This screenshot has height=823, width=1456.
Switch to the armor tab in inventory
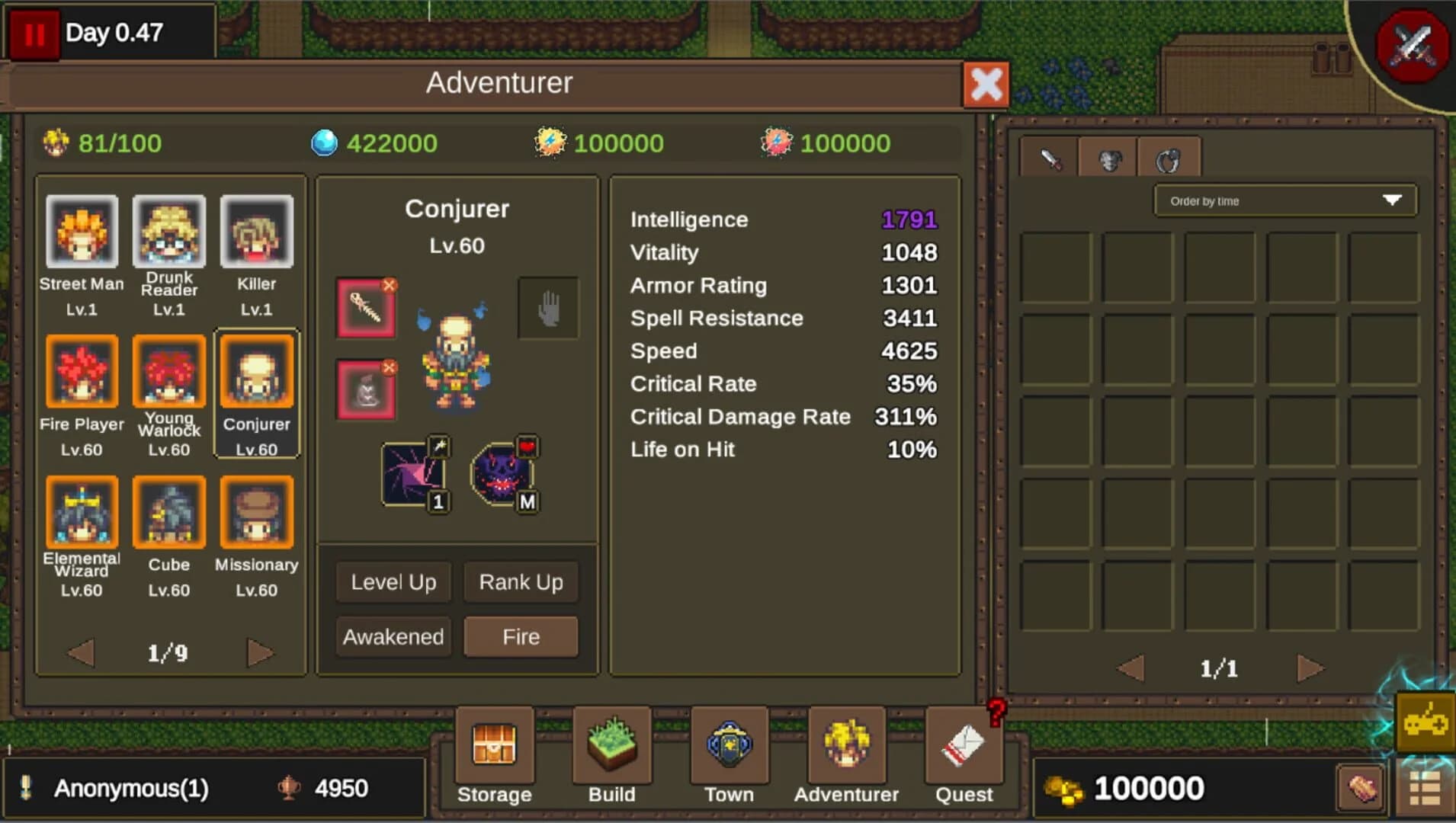pyautogui.click(x=1109, y=157)
